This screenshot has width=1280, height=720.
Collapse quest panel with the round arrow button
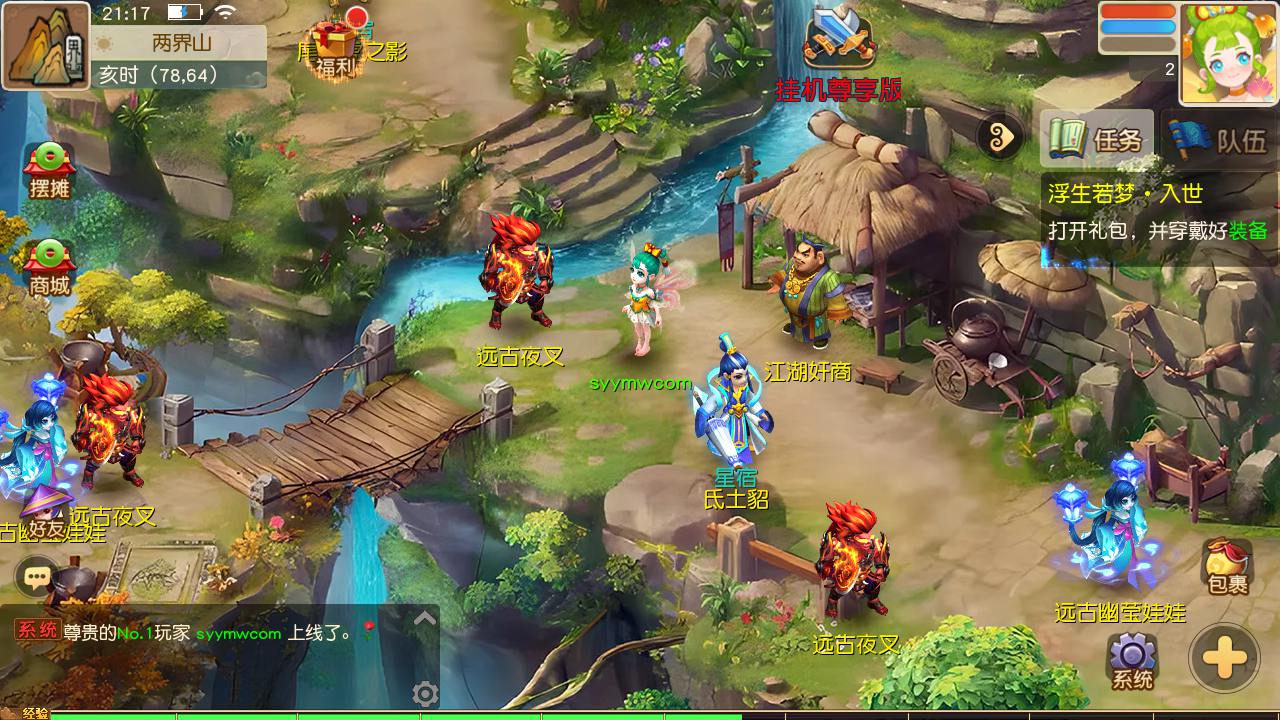pos(1001,138)
